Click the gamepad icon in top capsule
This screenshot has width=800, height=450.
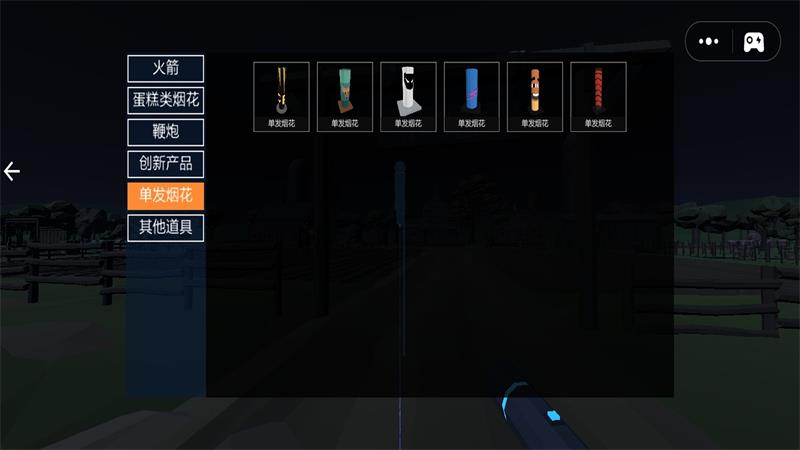pos(755,42)
